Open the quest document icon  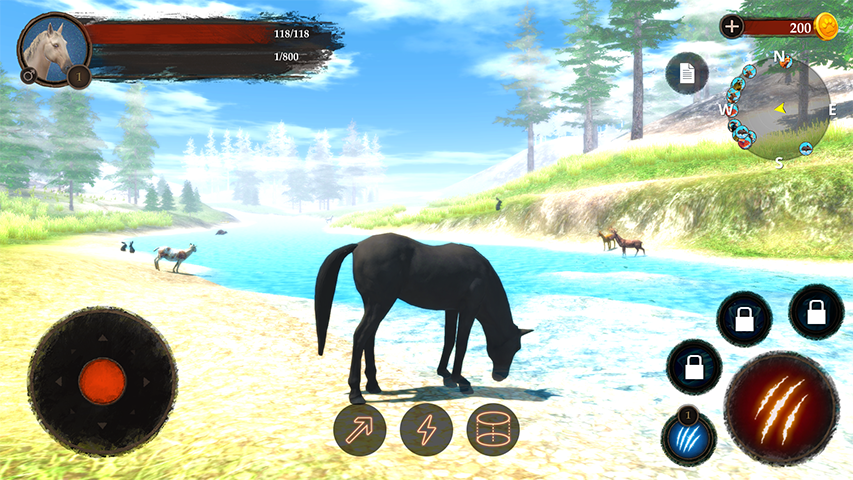pyautogui.click(x=687, y=73)
